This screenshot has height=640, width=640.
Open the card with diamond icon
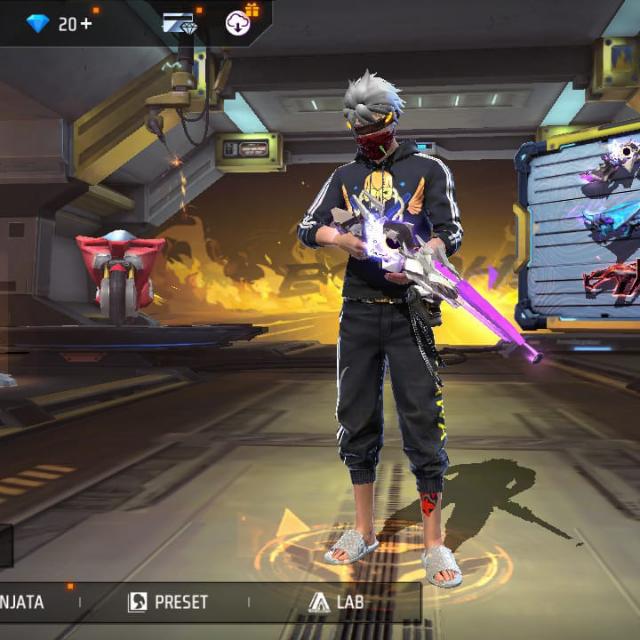(x=179, y=23)
